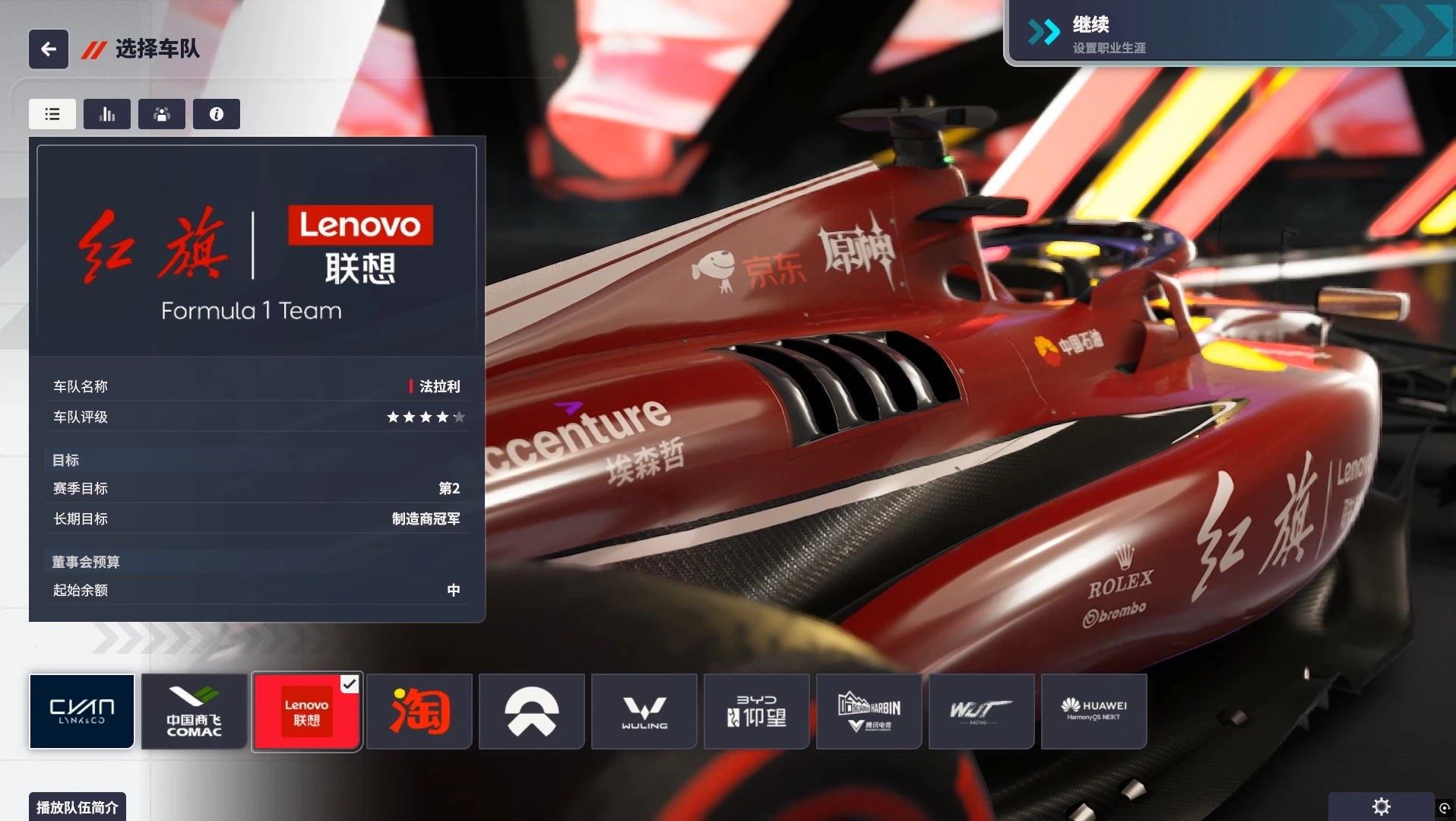This screenshot has width=1456, height=821.
Task: Go back with the arrow button
Action: (x=49, y=49)
